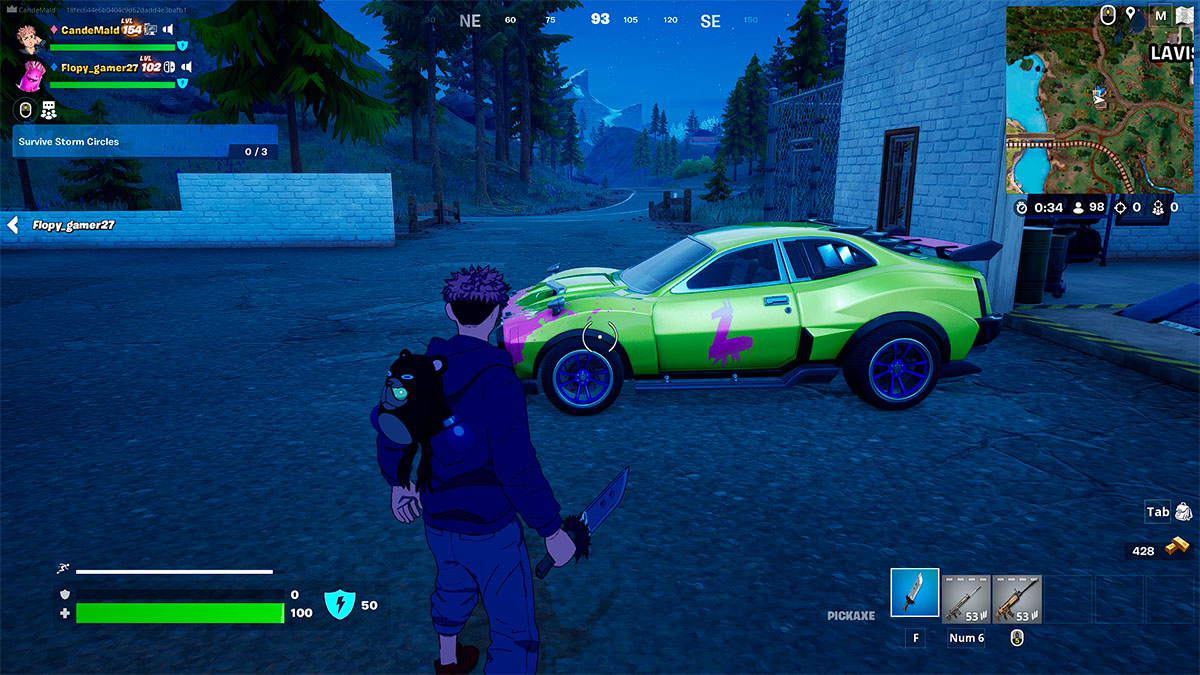Select Flopy_gamer27's pink squad avatar
This screenshot has height=675, width=1200.
tap(31, 75)
